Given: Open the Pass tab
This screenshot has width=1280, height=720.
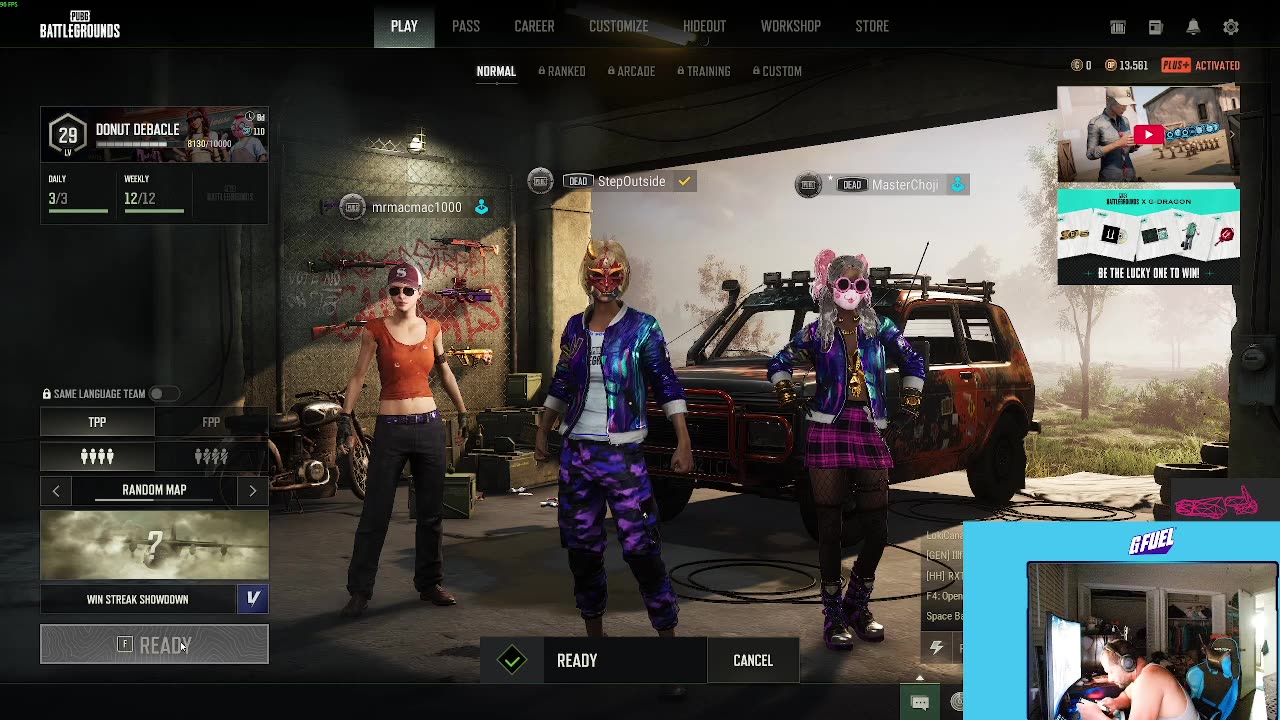Looking at the screenshot, I should [465, 26].
